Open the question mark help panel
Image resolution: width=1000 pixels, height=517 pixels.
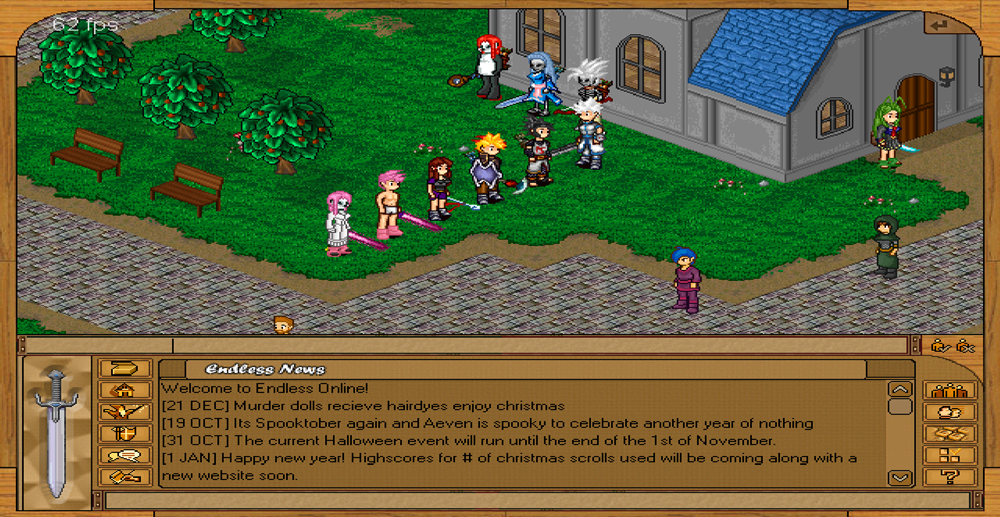click(x=950, y=476)
